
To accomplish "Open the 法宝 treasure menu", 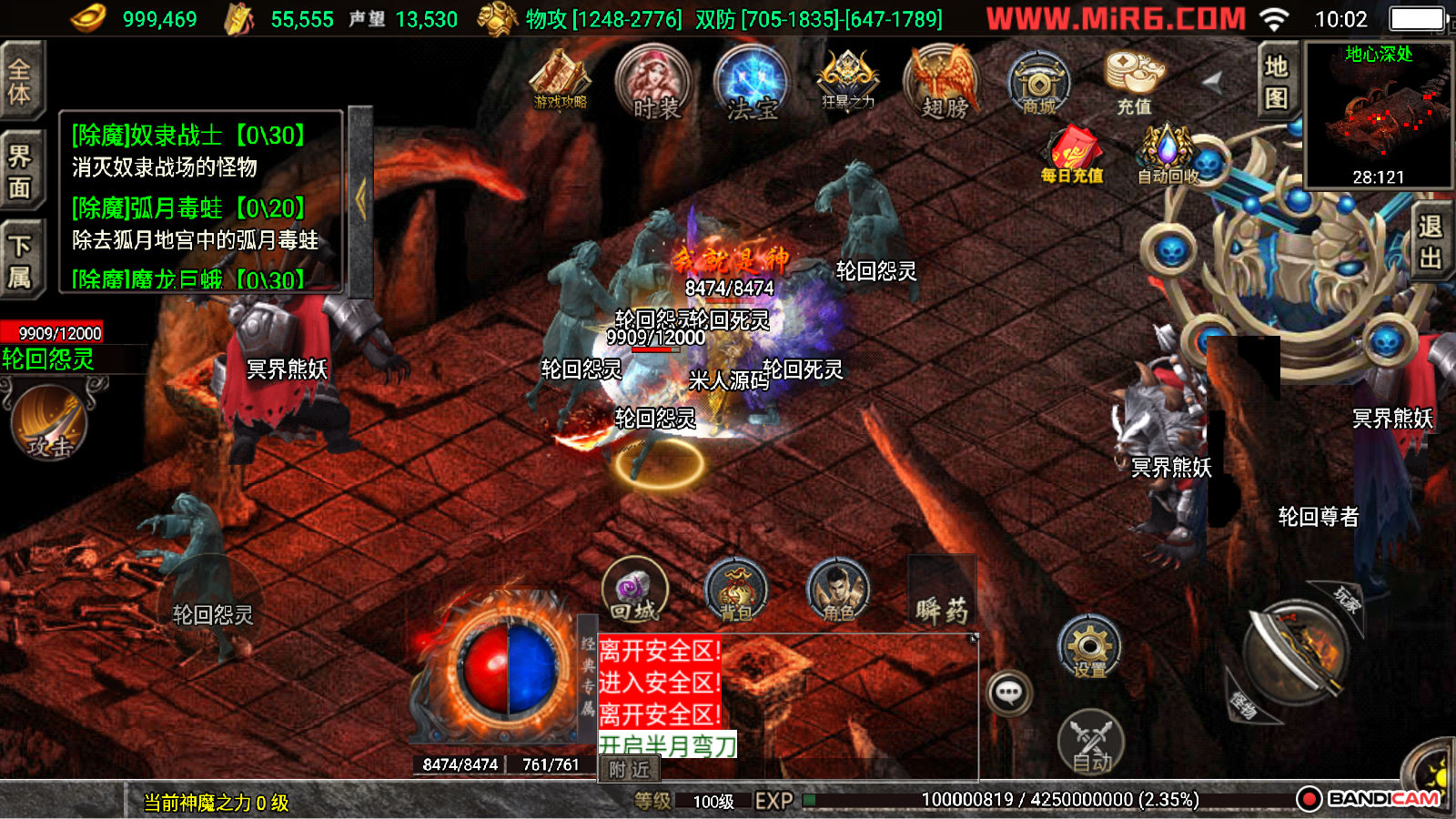I will click(x=752, y=84).
